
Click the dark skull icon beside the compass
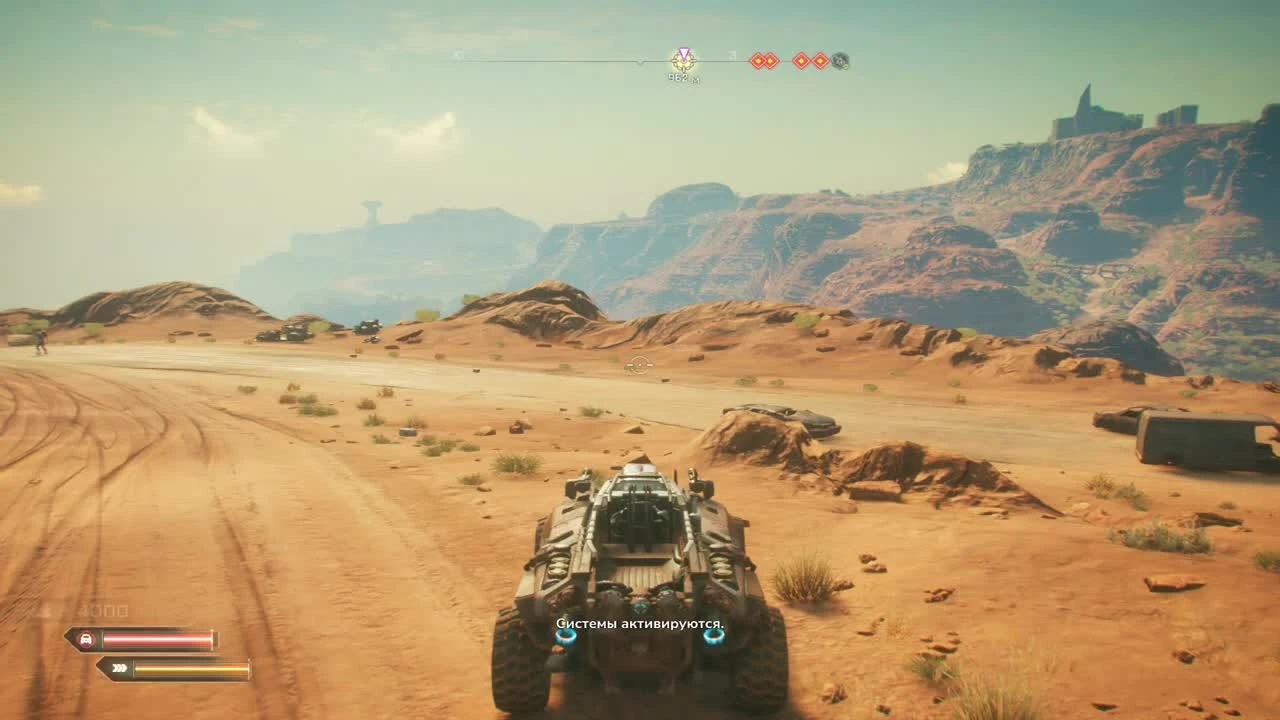tap(840, 61)
